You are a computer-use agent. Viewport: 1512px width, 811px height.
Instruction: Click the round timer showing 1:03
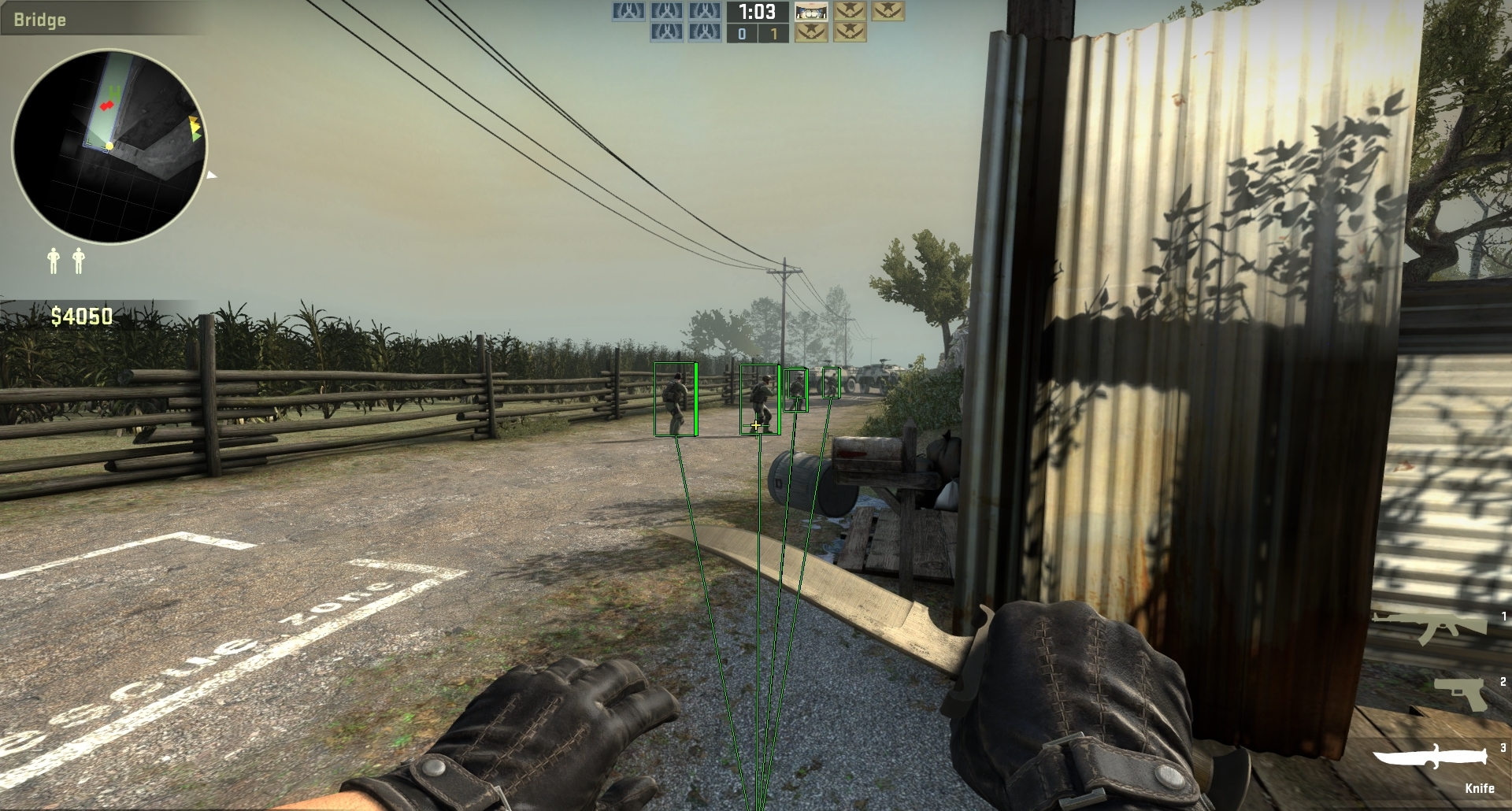(756, 13)
